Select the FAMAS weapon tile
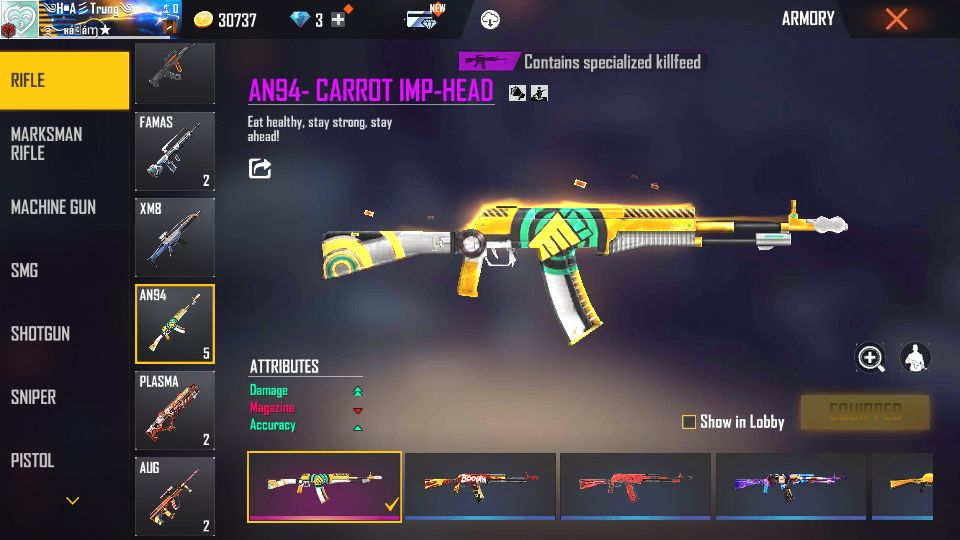The width and height of the screenshot is (960, 540). (x=175, y=151)
